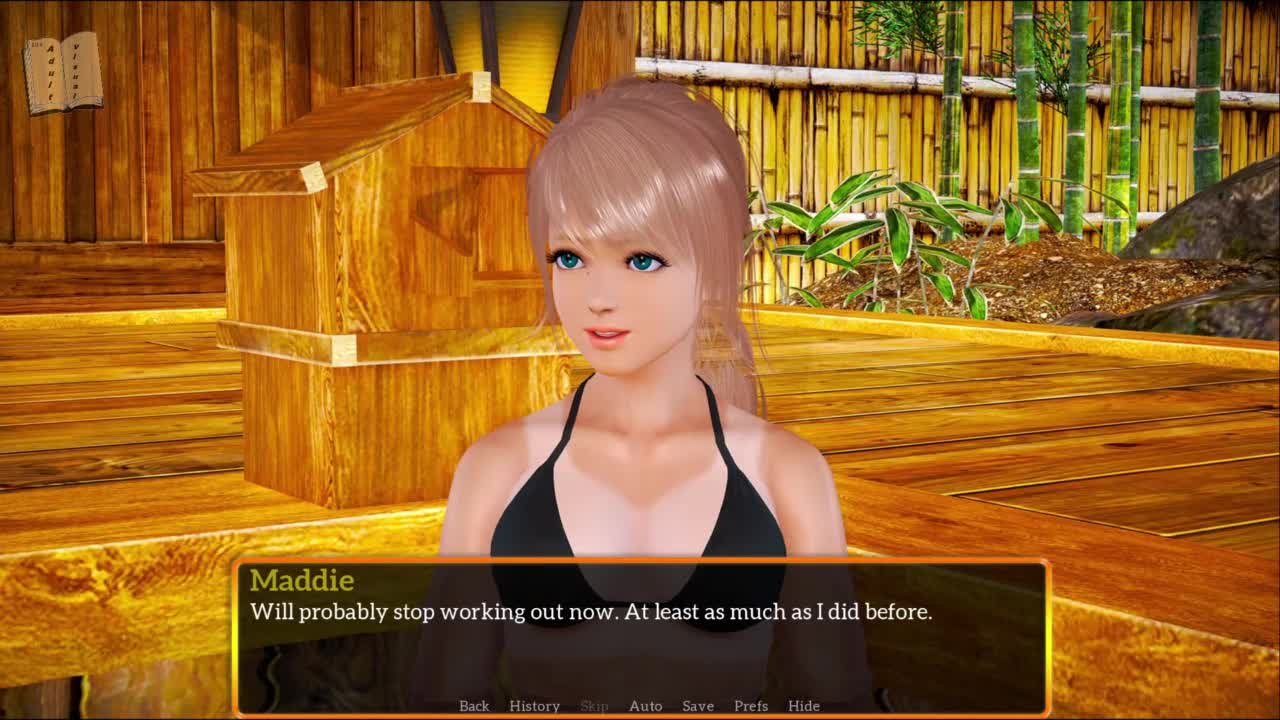Advance Maddie's dialogue in the text box
Image resolution: width=1280 pixels, height=720 pixels.
(x=640, y=640)
